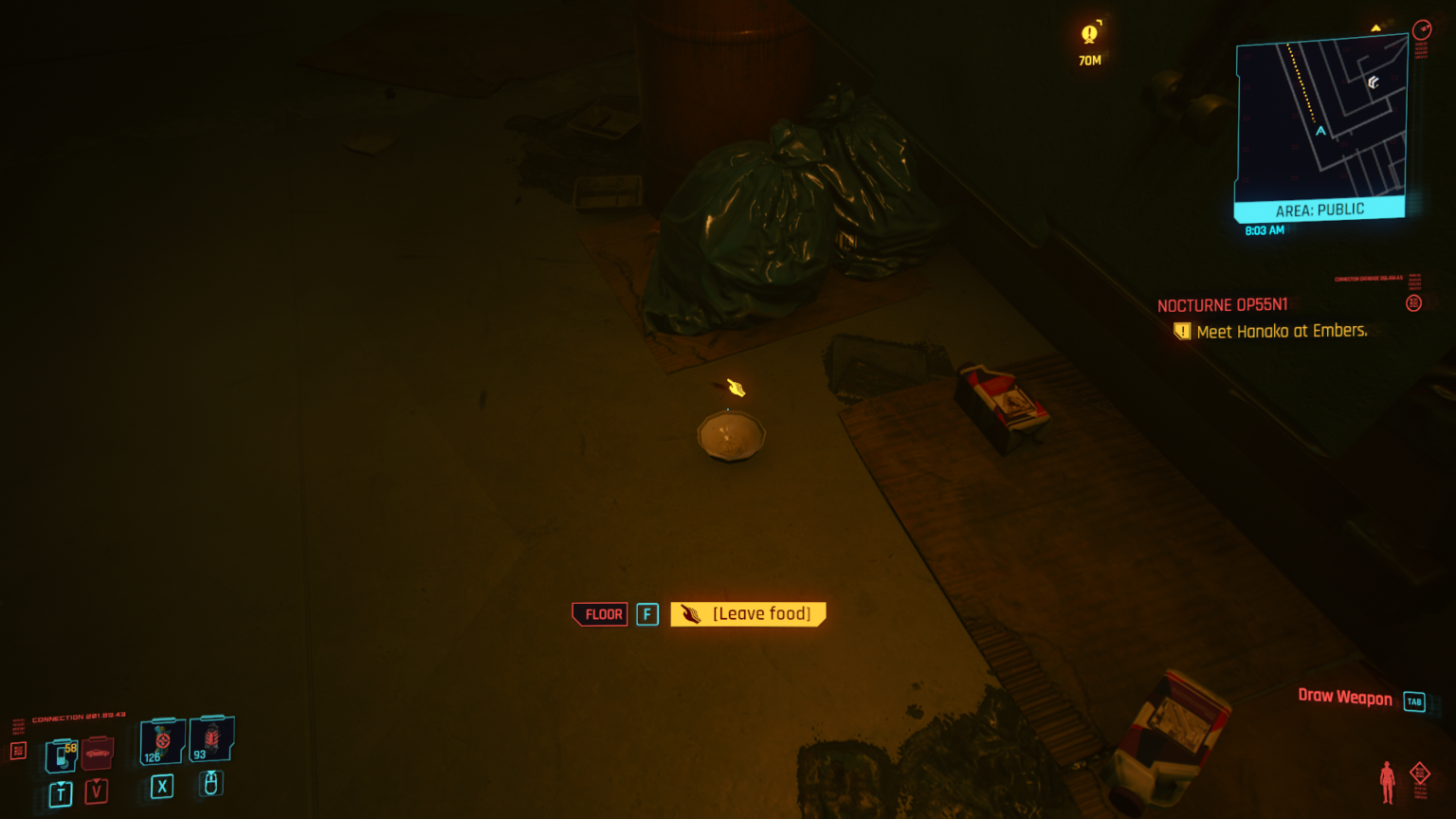This screenshot has width=1456, height=819.
Task: Click the mouse button indicator for consumables
Action: 210,784
